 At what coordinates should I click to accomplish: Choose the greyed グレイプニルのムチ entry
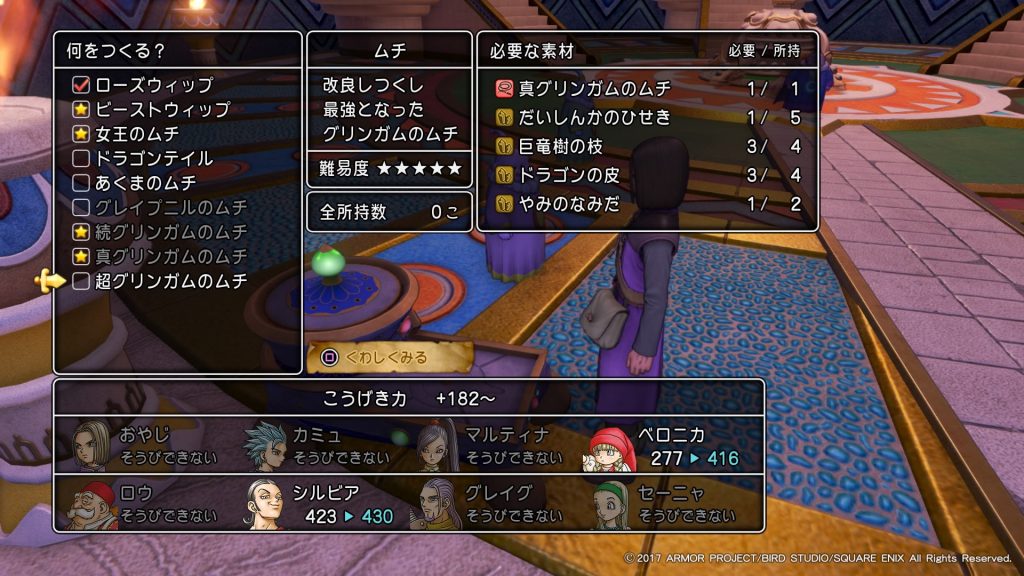pos(170,208)
